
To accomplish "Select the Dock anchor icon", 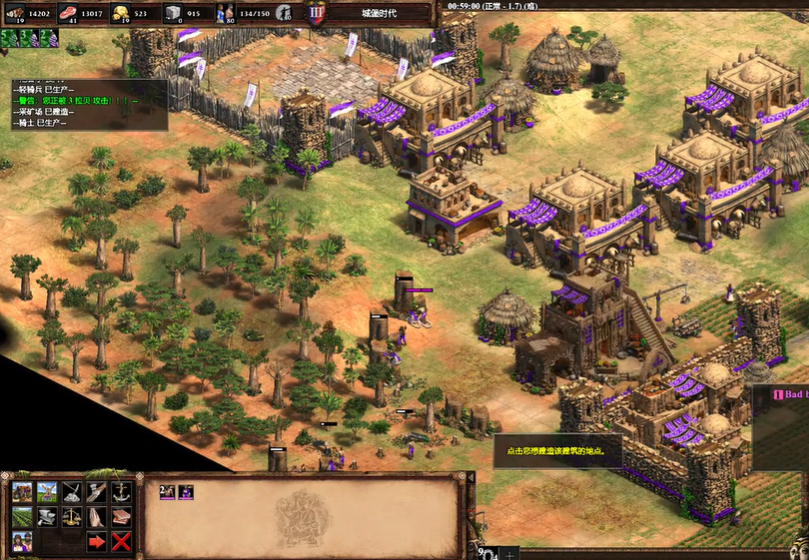I will tap(122, 492).
